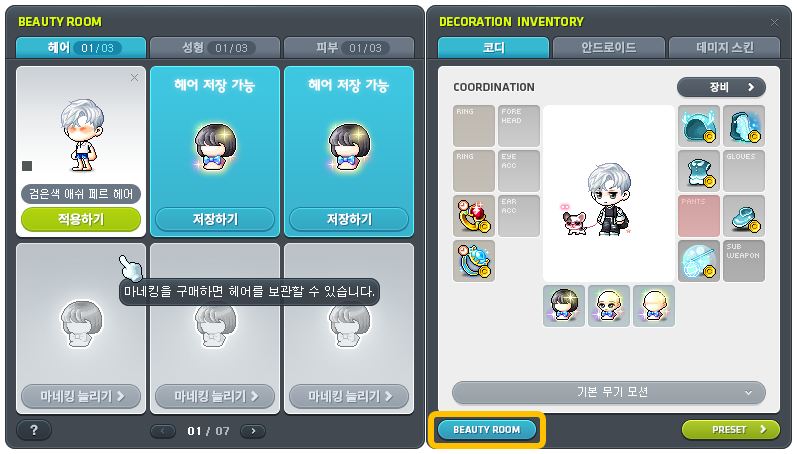Viewport: 797px width, 454px height.
Task: Select the teal shirt equipment slot
Action: (x=698, y=170)
